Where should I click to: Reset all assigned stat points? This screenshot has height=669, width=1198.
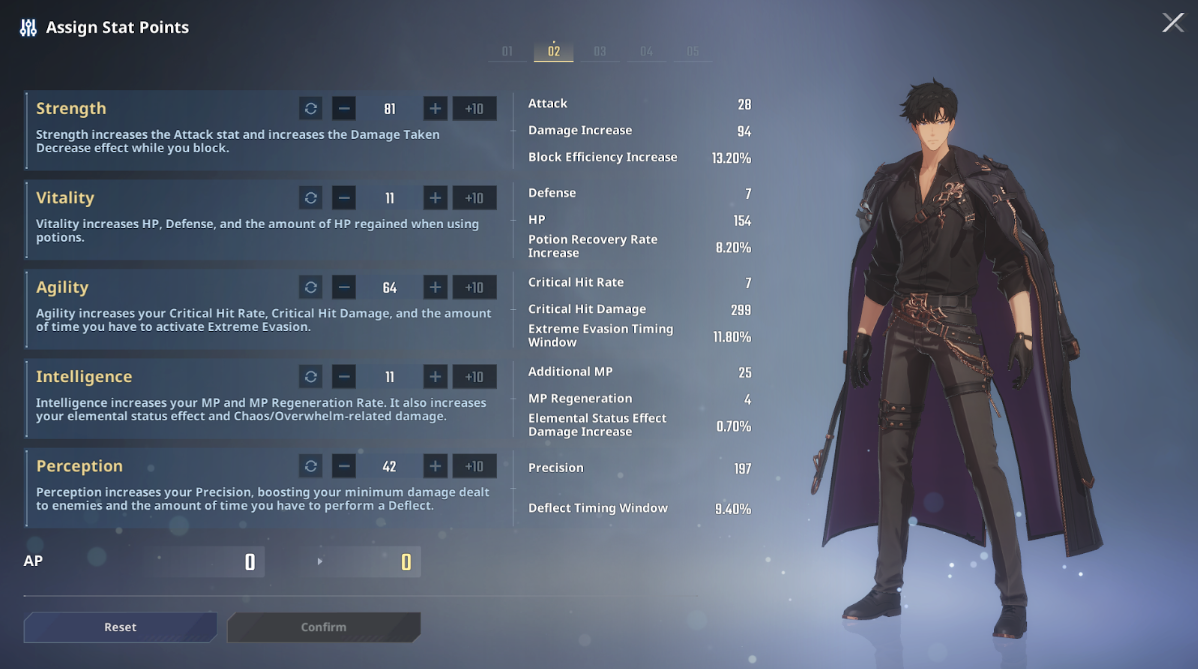(x=120, y=627)
